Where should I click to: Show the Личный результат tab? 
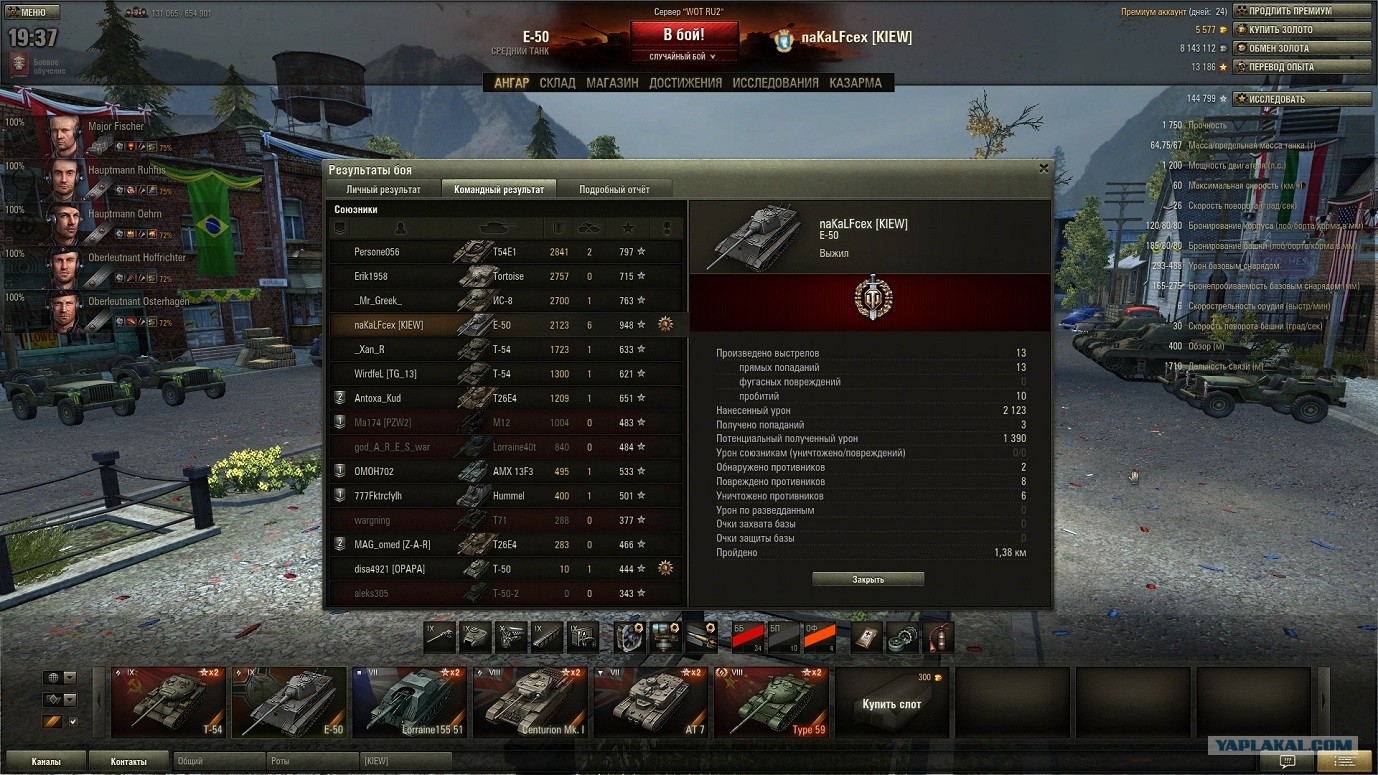pyautogui.click(x=383, y=189)
